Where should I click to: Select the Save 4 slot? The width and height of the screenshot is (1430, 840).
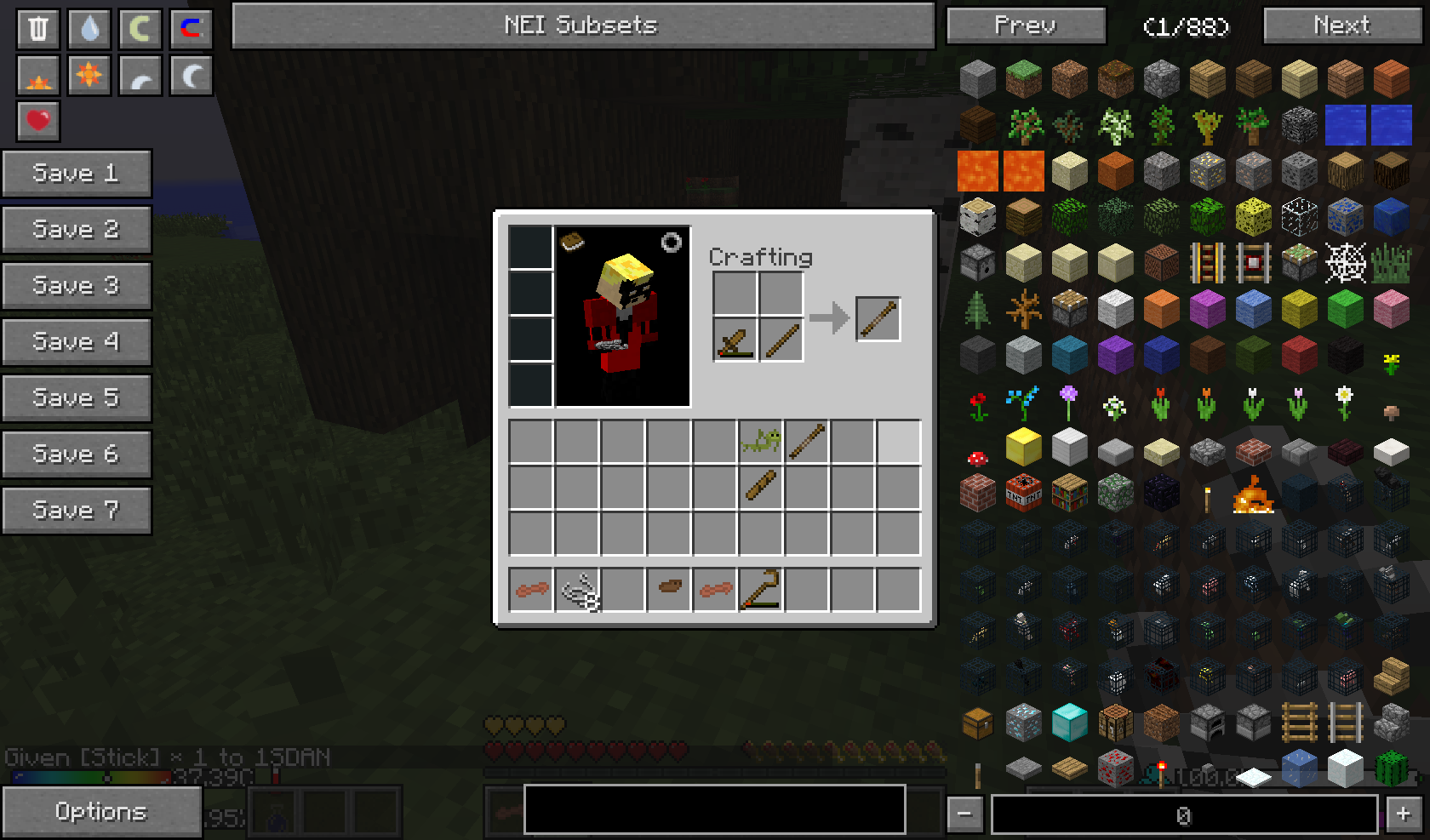point(76,342)
